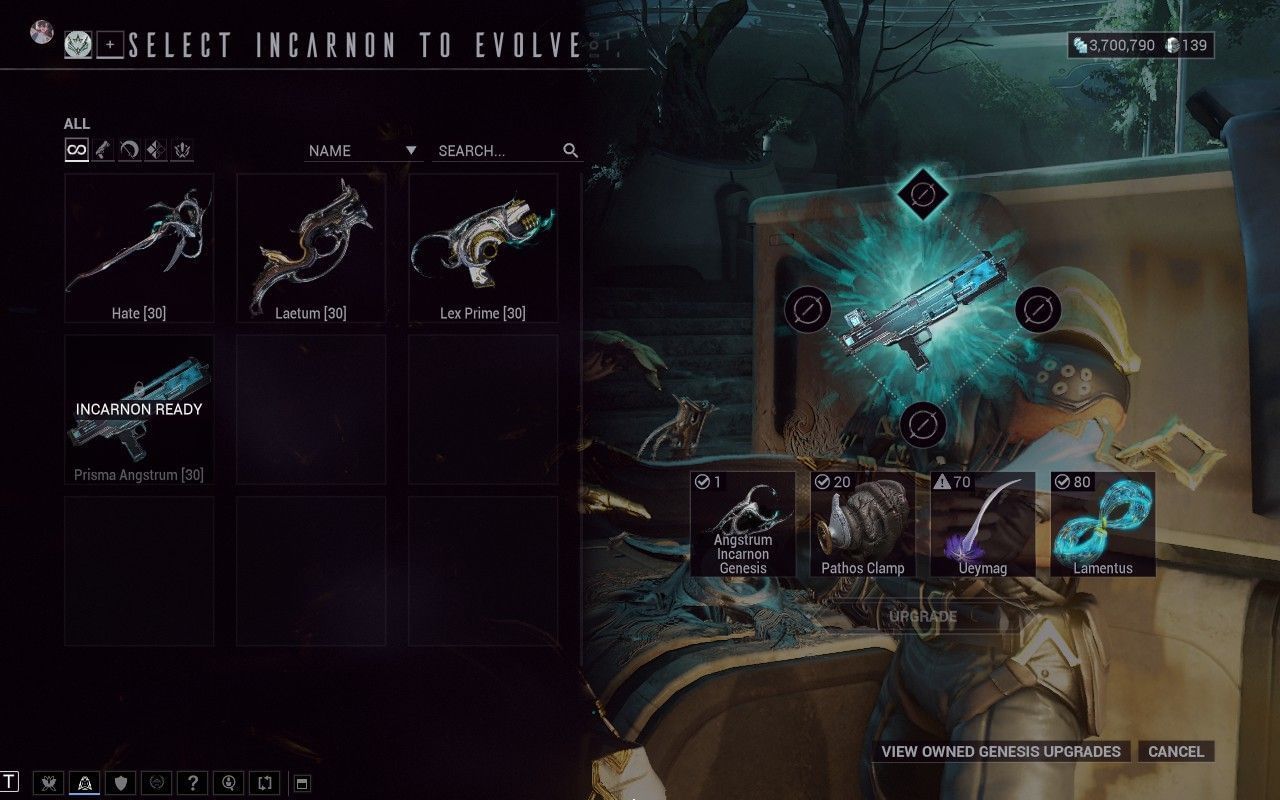Select the infinity All-weapons filter

pos(77,150)
